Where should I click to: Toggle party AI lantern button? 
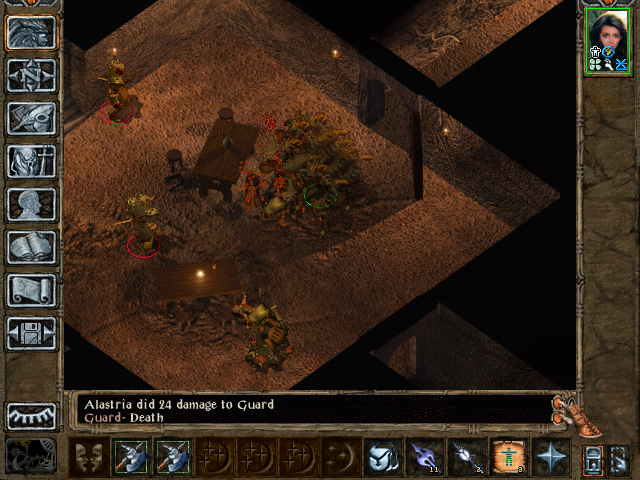click(x=593, y=459)
